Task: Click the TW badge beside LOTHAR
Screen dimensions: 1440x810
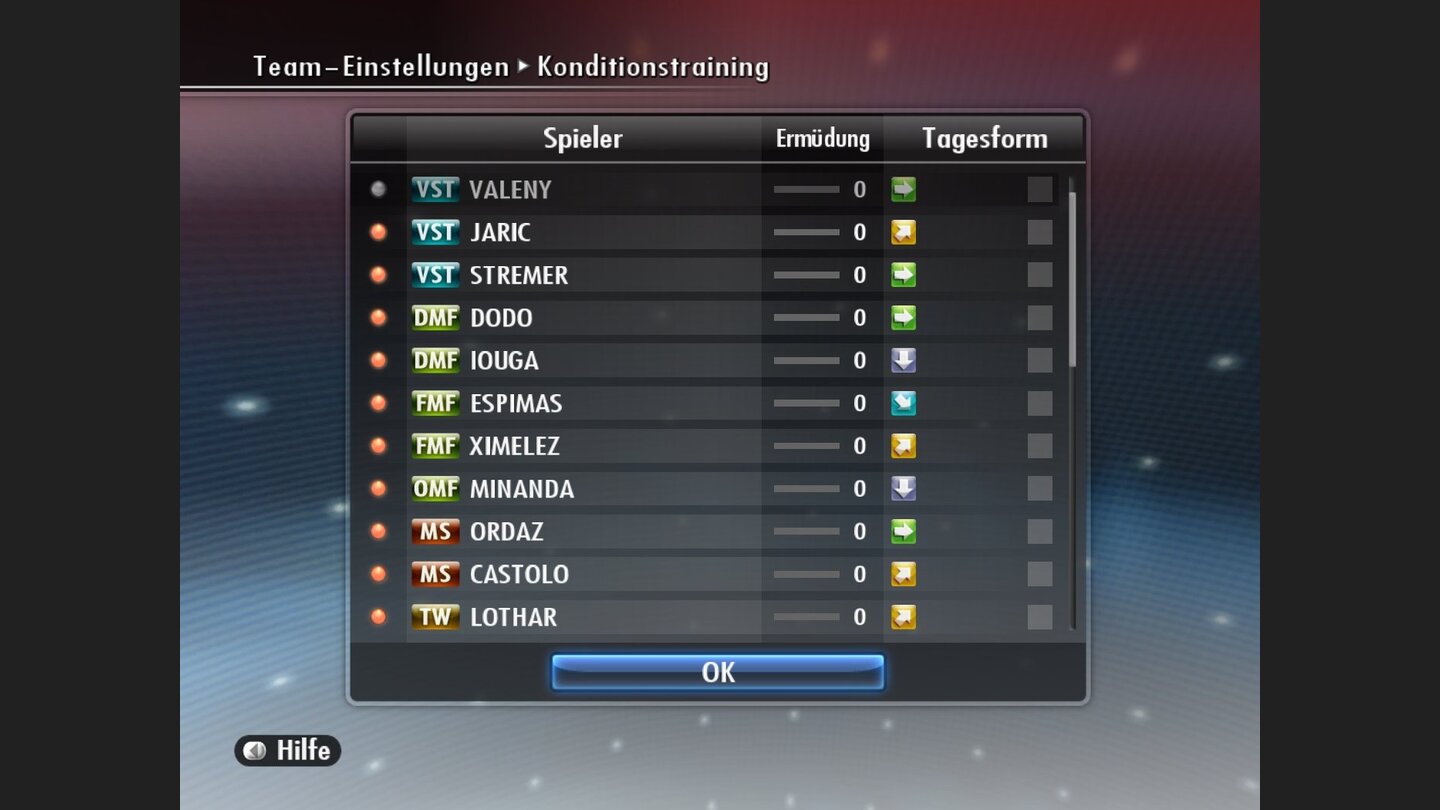Action: pos(435,617)
